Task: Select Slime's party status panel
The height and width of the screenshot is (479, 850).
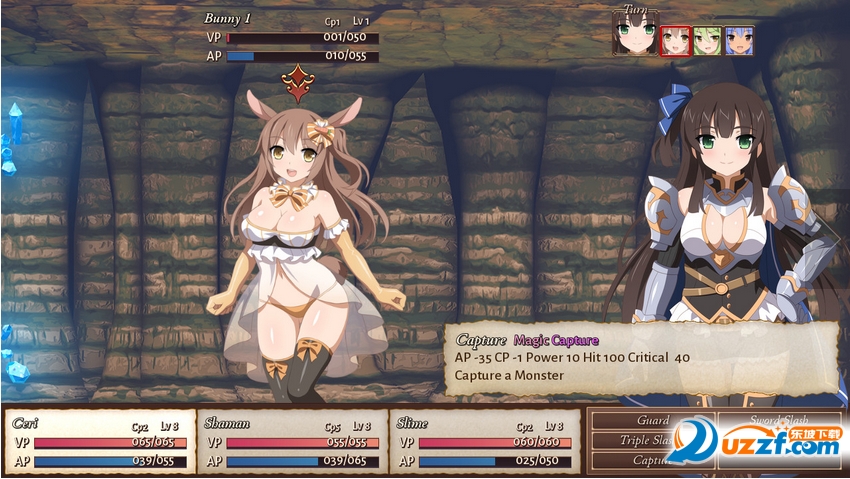Action: 485,441
